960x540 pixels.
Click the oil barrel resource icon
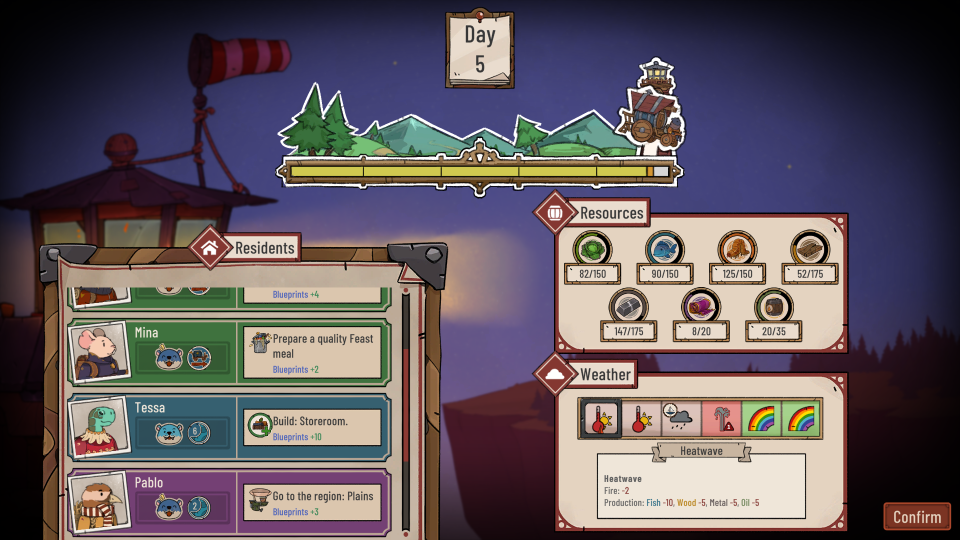773,307
